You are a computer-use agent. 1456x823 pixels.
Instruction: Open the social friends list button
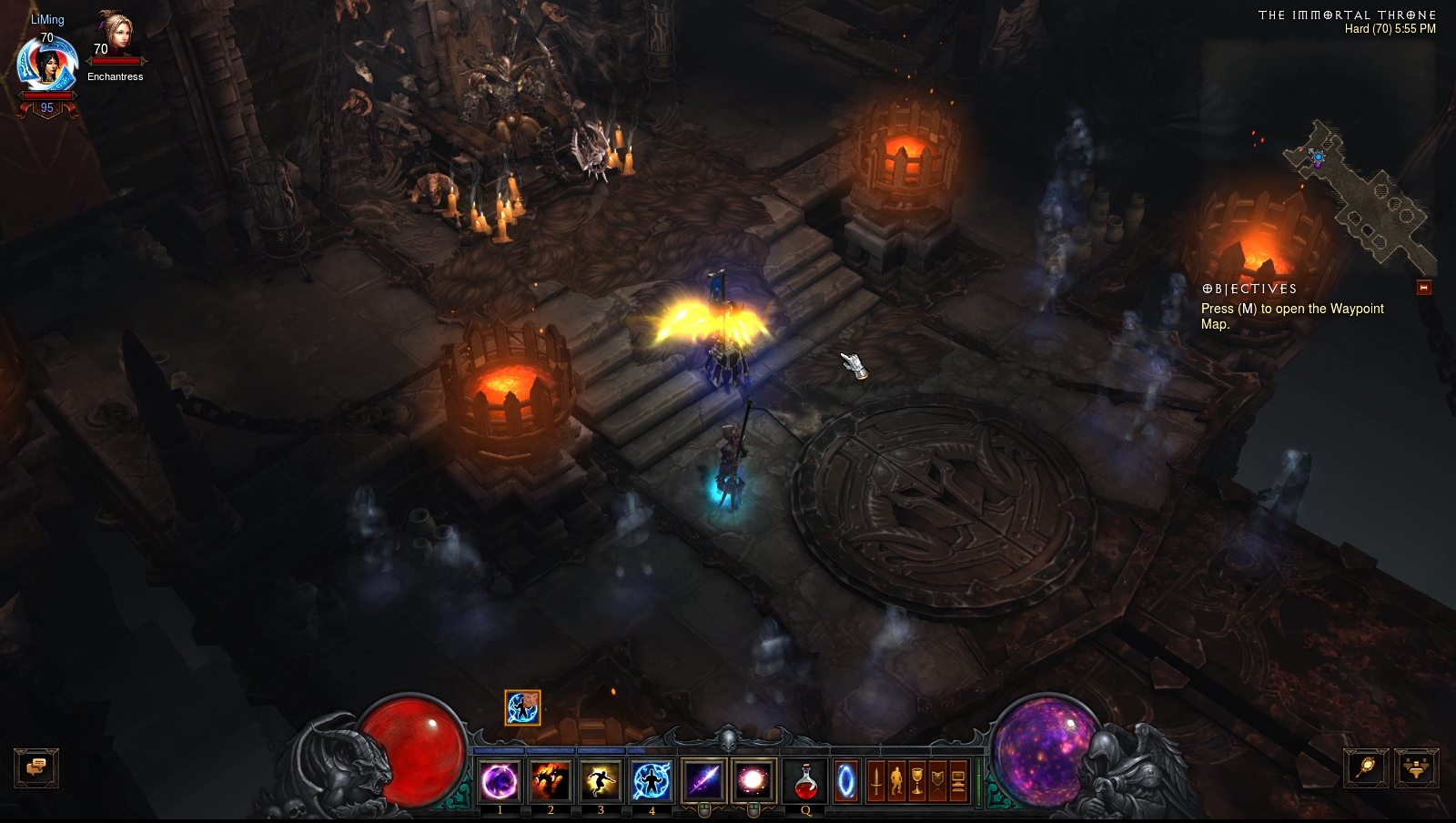point(1416,767)
